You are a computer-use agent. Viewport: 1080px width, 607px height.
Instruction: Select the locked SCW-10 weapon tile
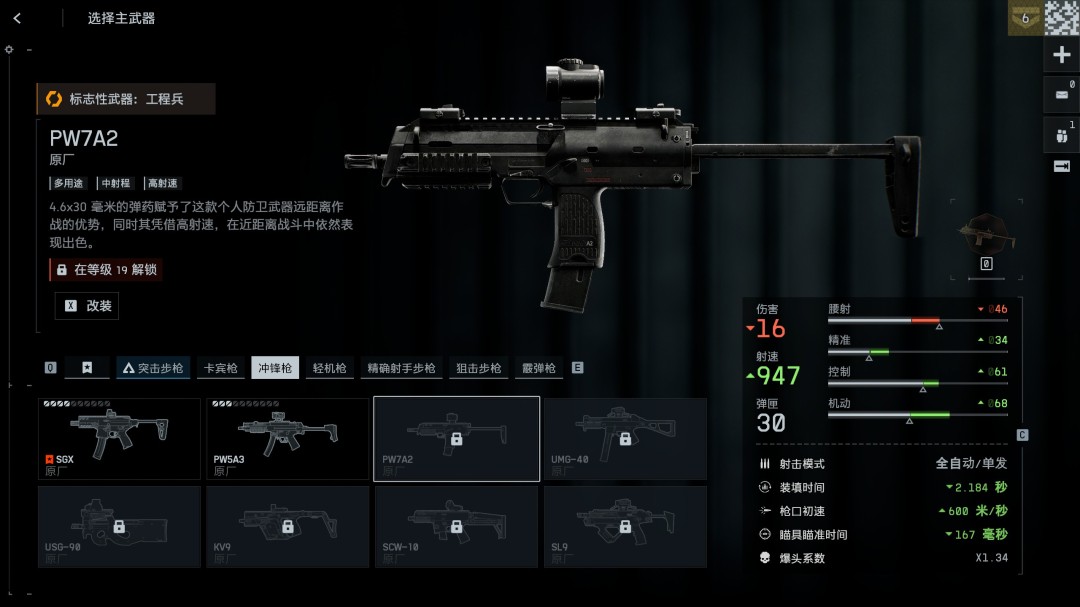point(456,526)
